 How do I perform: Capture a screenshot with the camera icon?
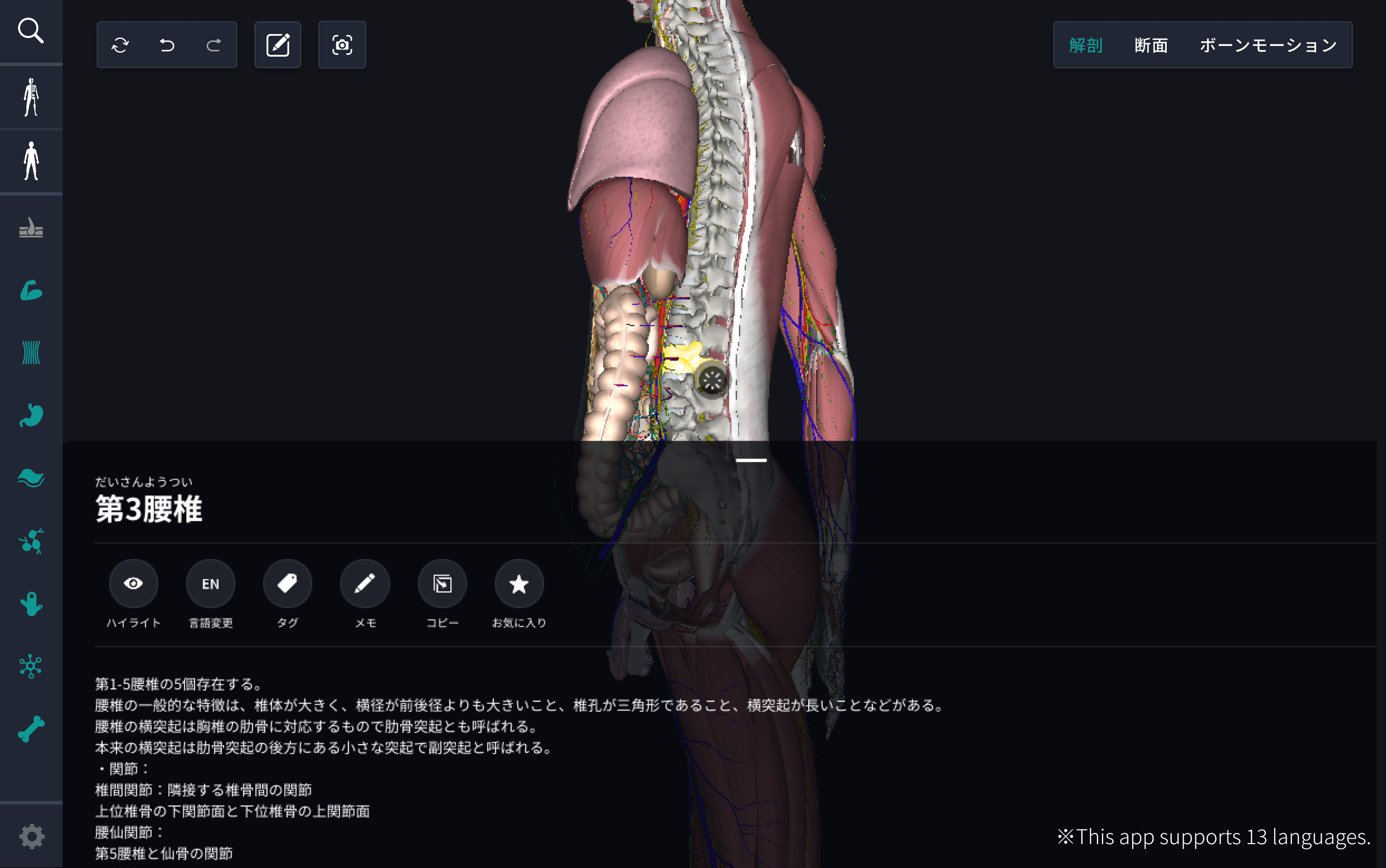coord(342,44)
